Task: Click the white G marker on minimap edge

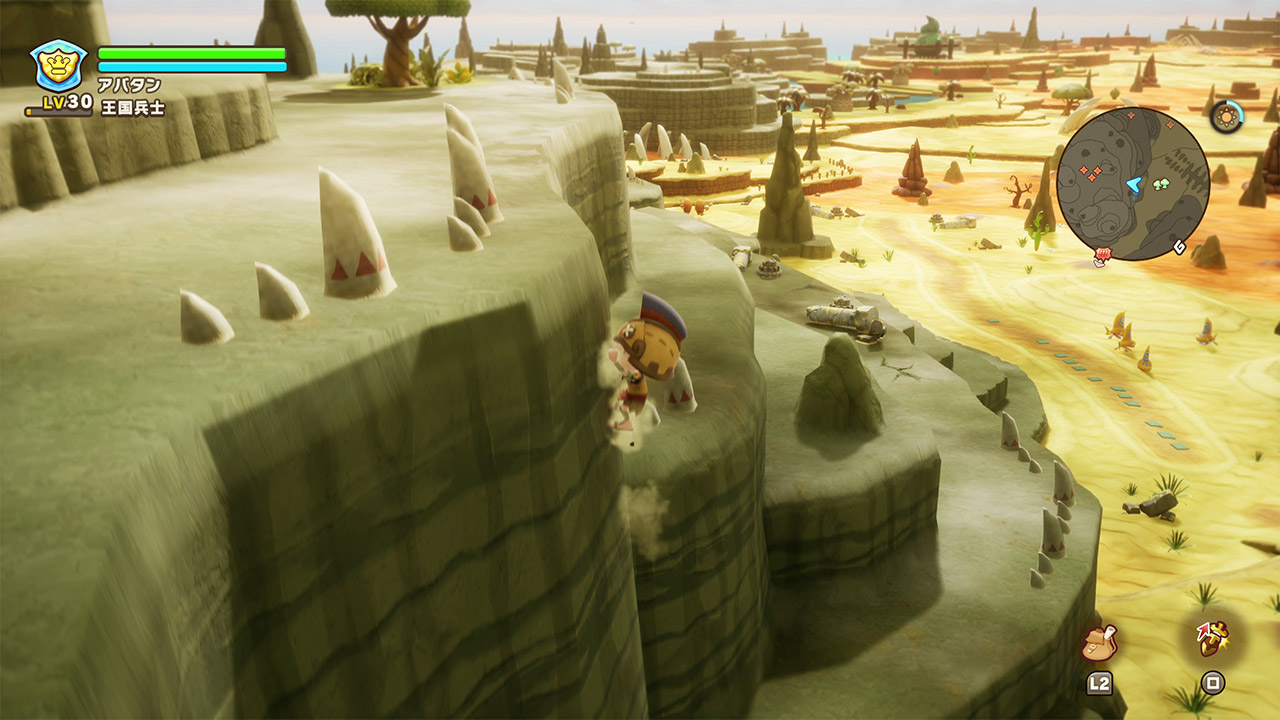Action: 1180,247
